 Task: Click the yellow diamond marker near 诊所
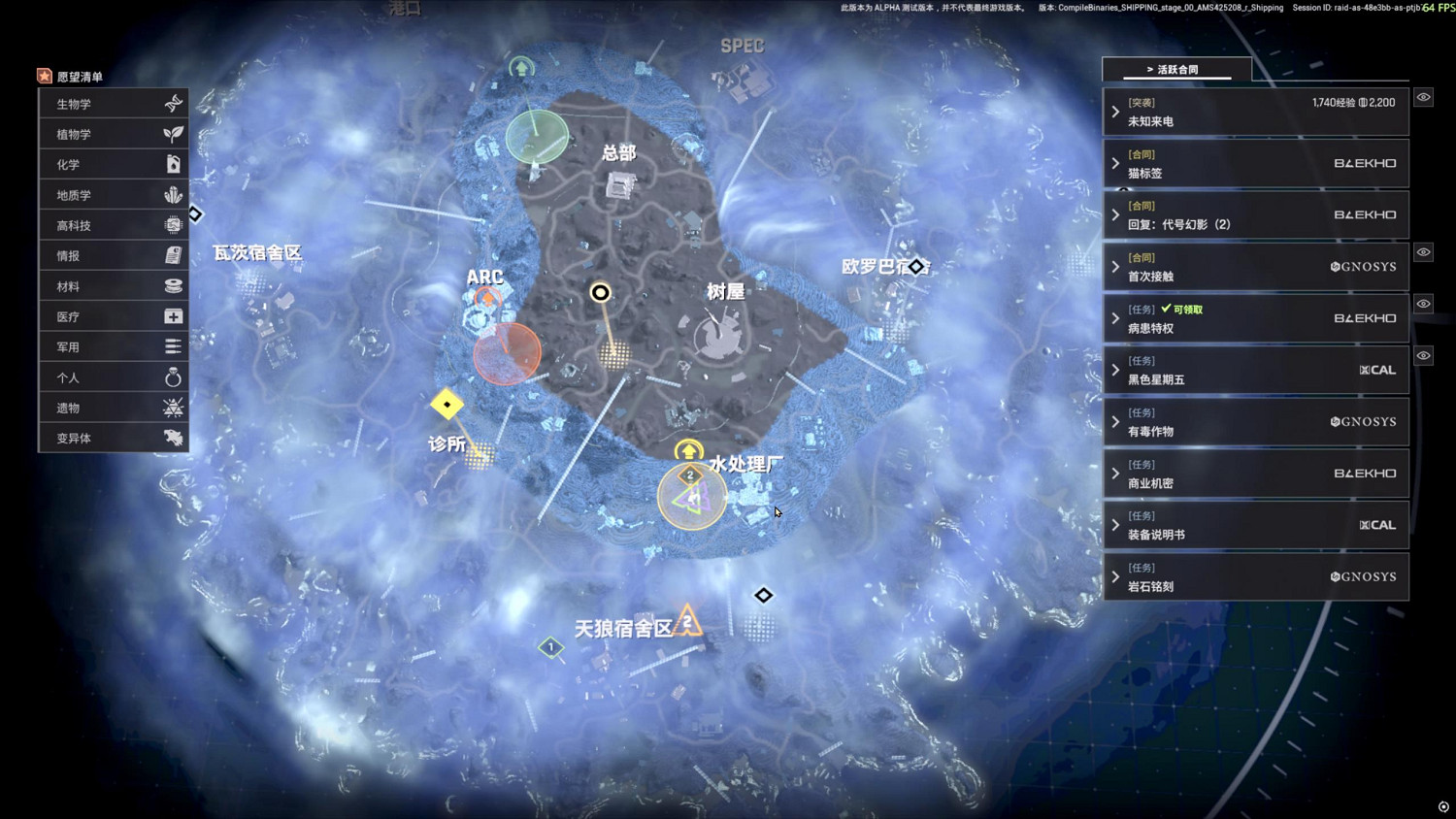[x=447, y=405]
